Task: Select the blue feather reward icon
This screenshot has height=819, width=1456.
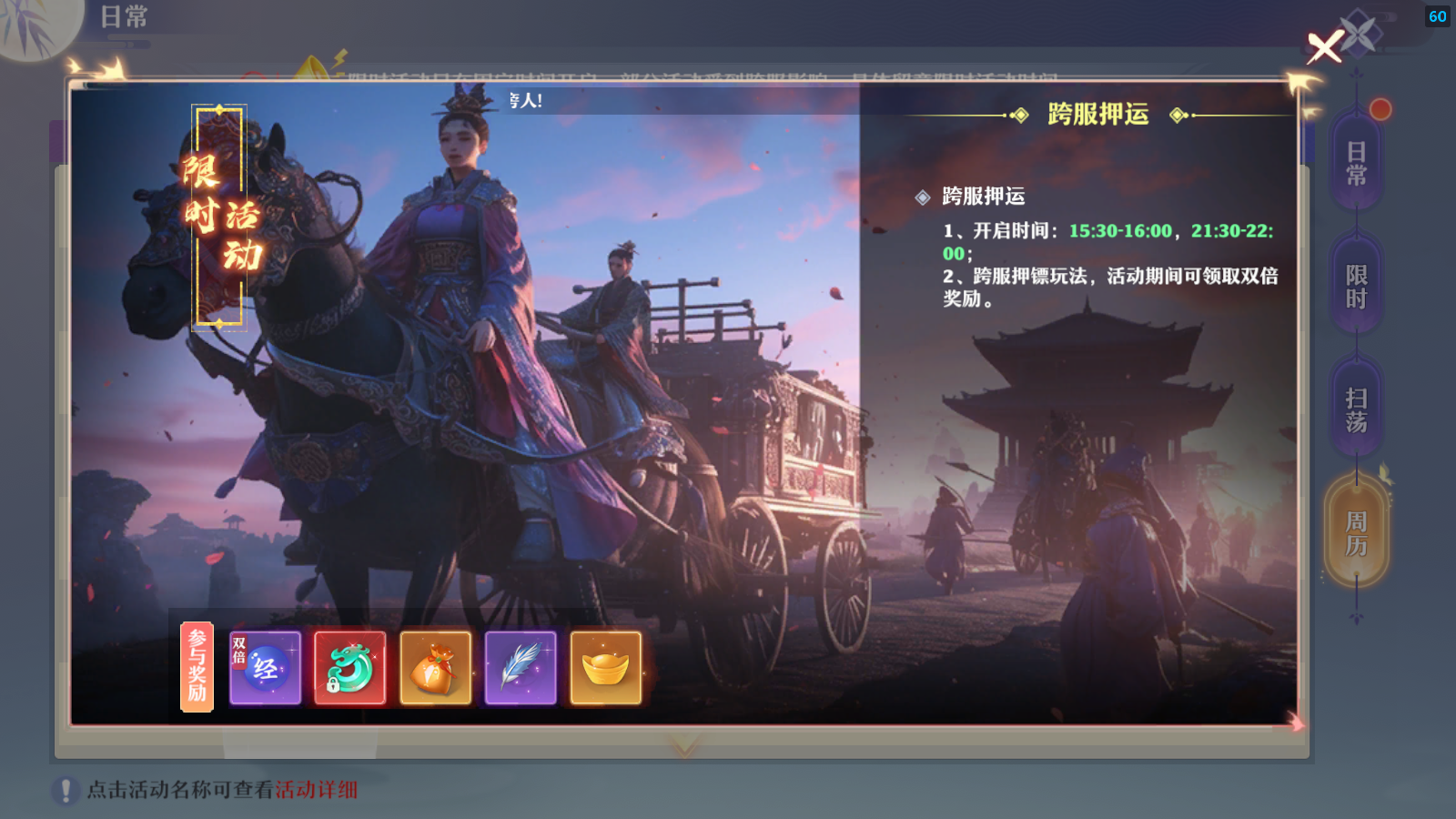Action: 521,669
